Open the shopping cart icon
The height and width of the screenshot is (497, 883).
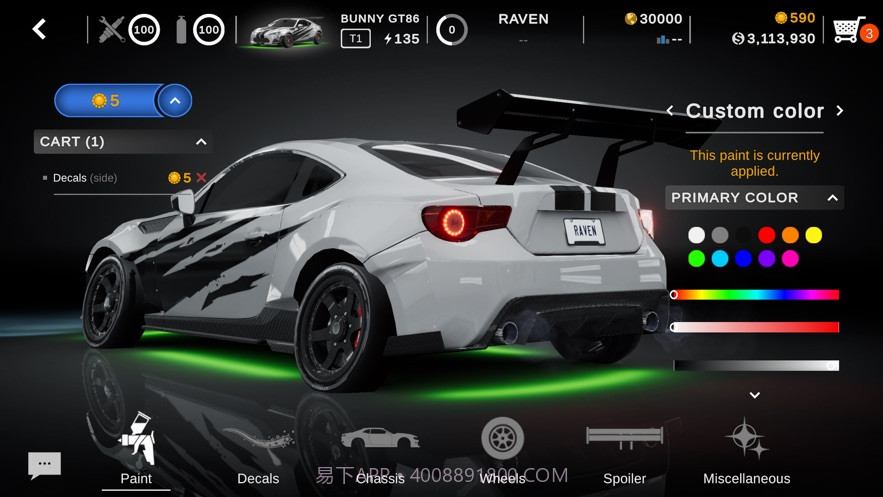click(x=848, y=30)
